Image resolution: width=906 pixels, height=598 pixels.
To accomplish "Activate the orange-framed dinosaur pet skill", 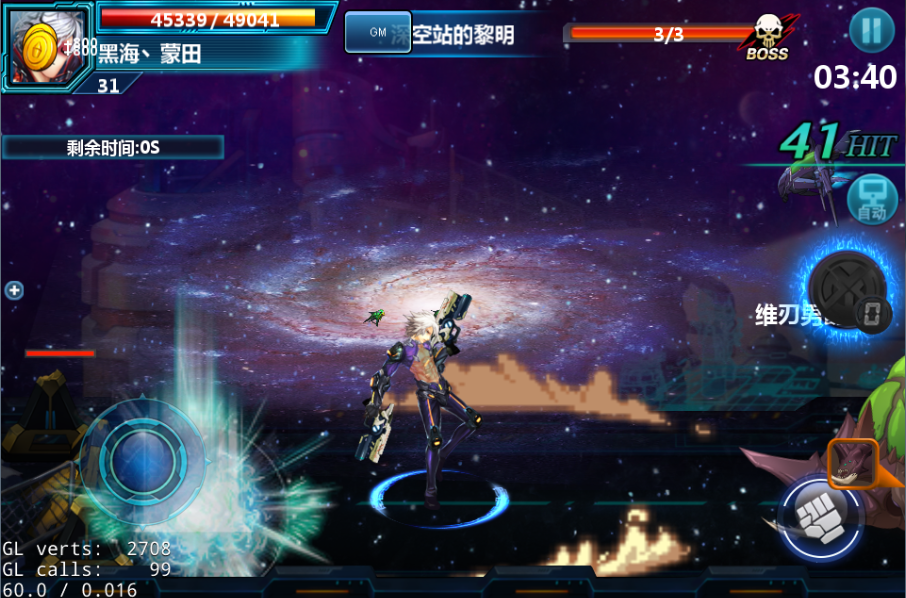I will click(x=852, y=464).
